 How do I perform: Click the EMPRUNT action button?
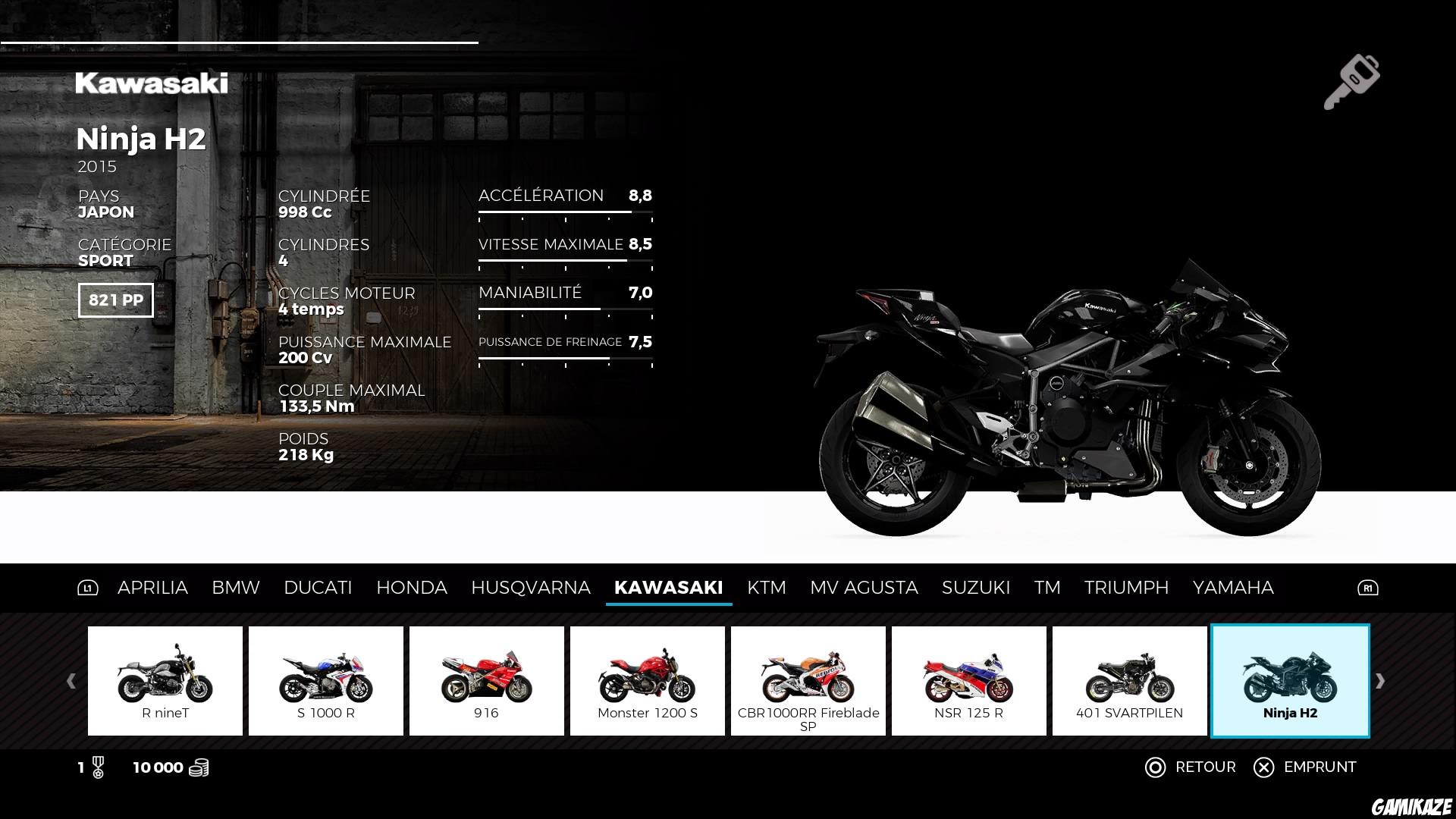click(x=1319, y=767)
